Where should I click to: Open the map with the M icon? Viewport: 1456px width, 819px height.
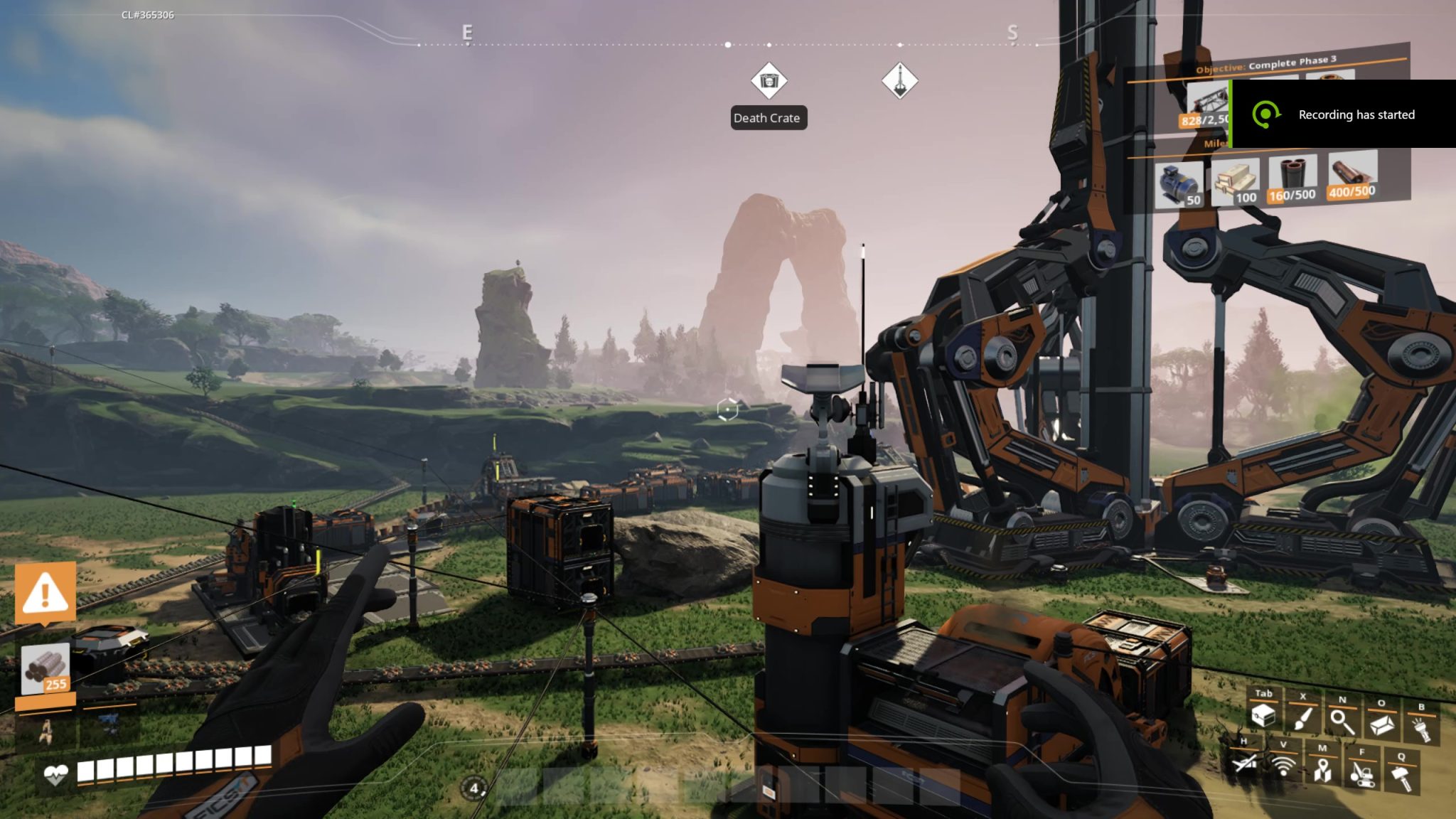pyautogui.click(x=1322, y=771)
